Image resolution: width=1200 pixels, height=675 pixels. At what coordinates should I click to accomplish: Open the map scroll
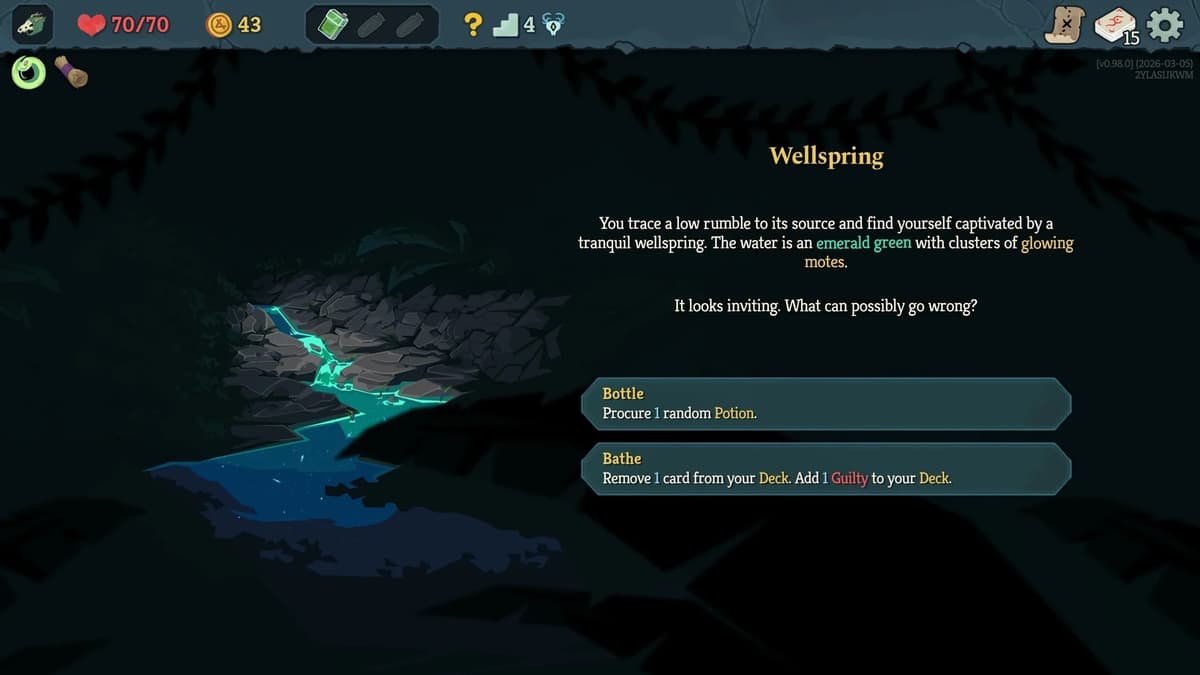1064,25
